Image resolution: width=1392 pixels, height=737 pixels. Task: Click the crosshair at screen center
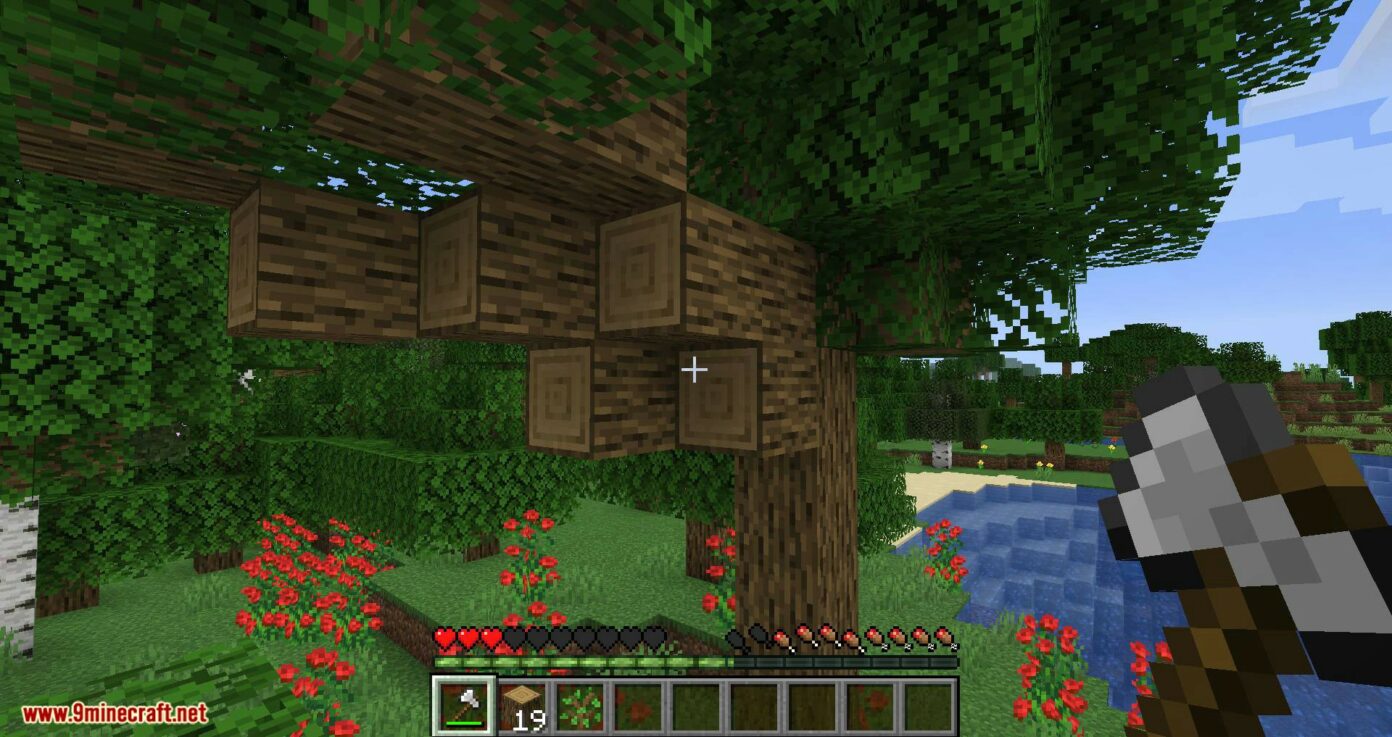(694, 370)
